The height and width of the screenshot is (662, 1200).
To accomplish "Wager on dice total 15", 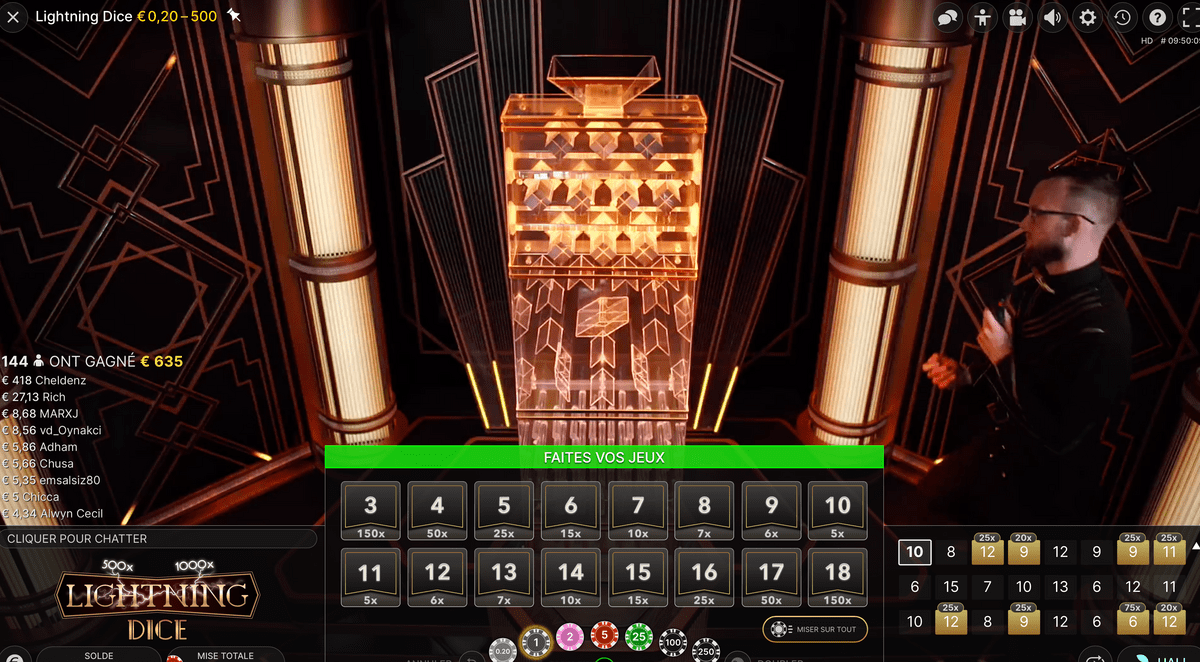I will pyautogui.click(x=638, y=578).
